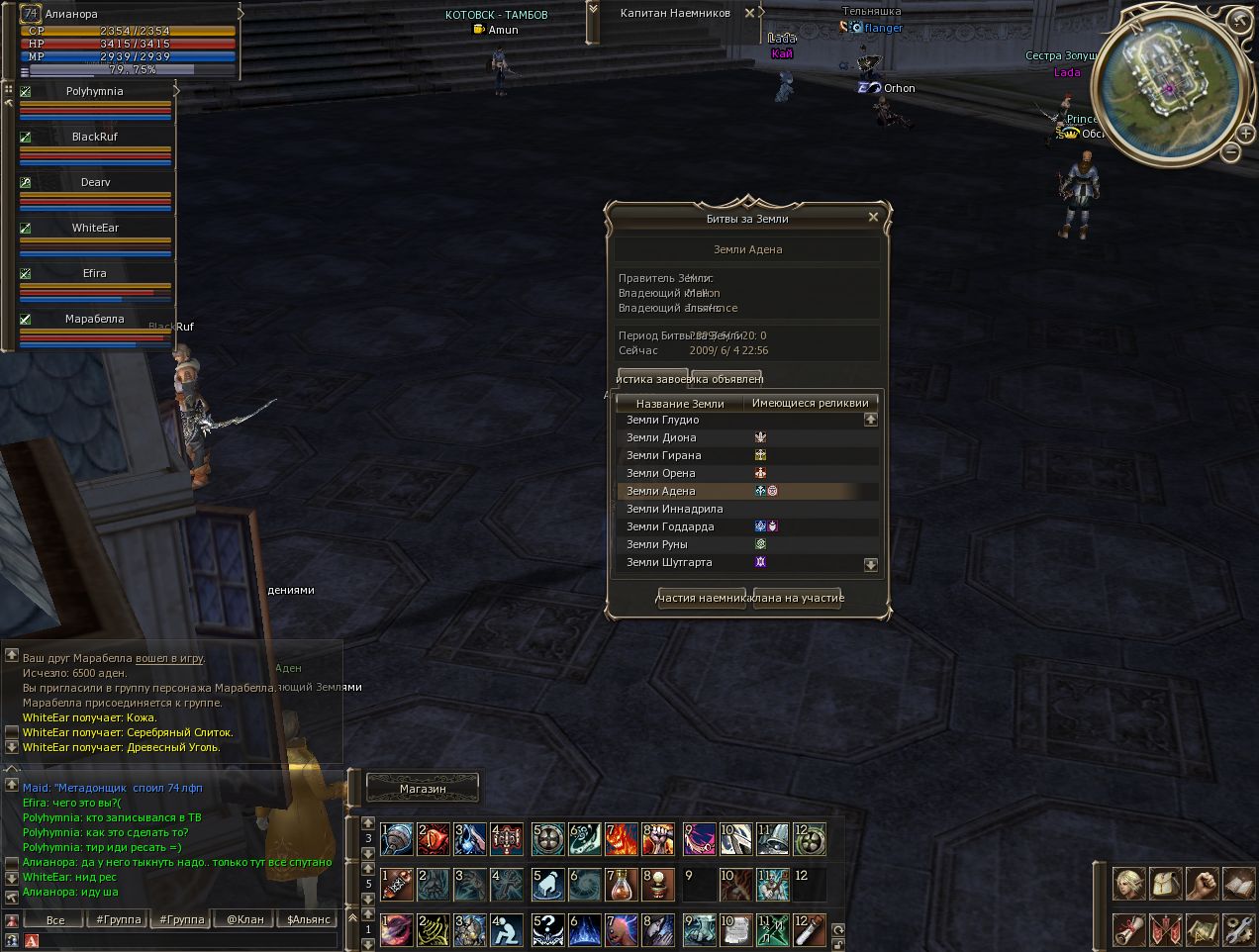1259x952 pixels.
Task: Select the Земли Диона row
Action: [661, 437]
